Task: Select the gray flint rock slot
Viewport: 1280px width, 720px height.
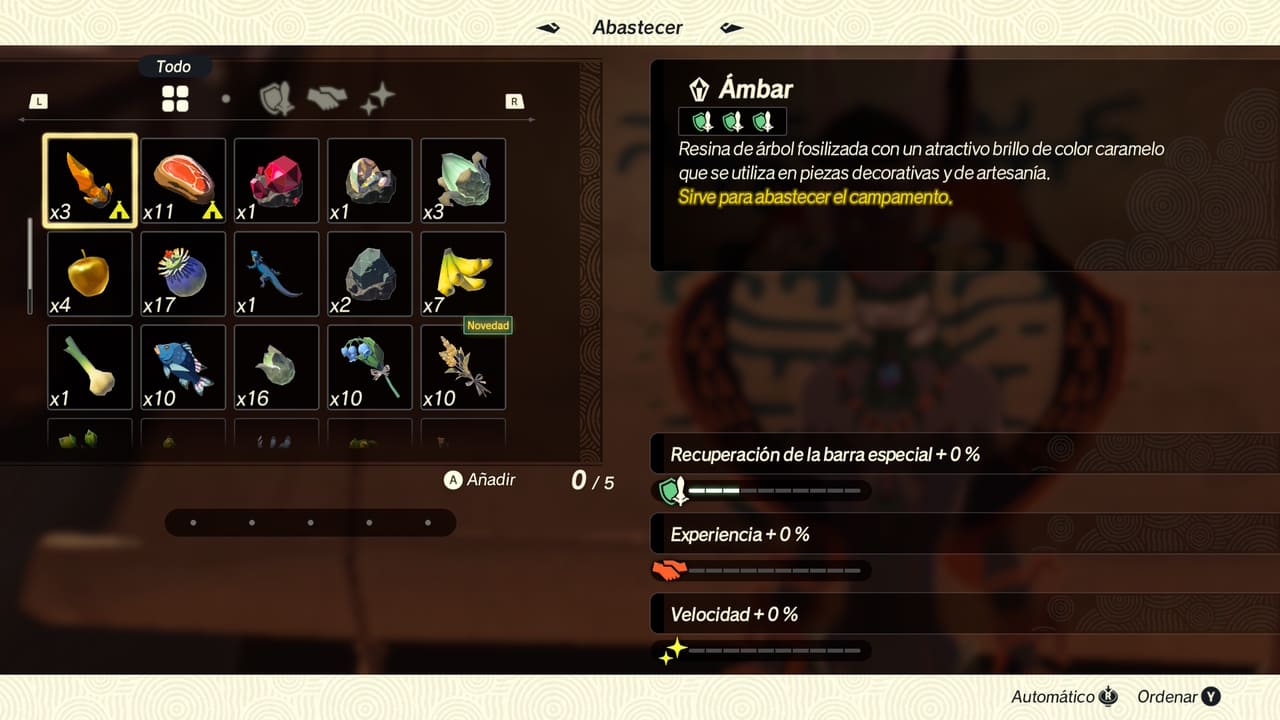Action: tap(370, 274)
